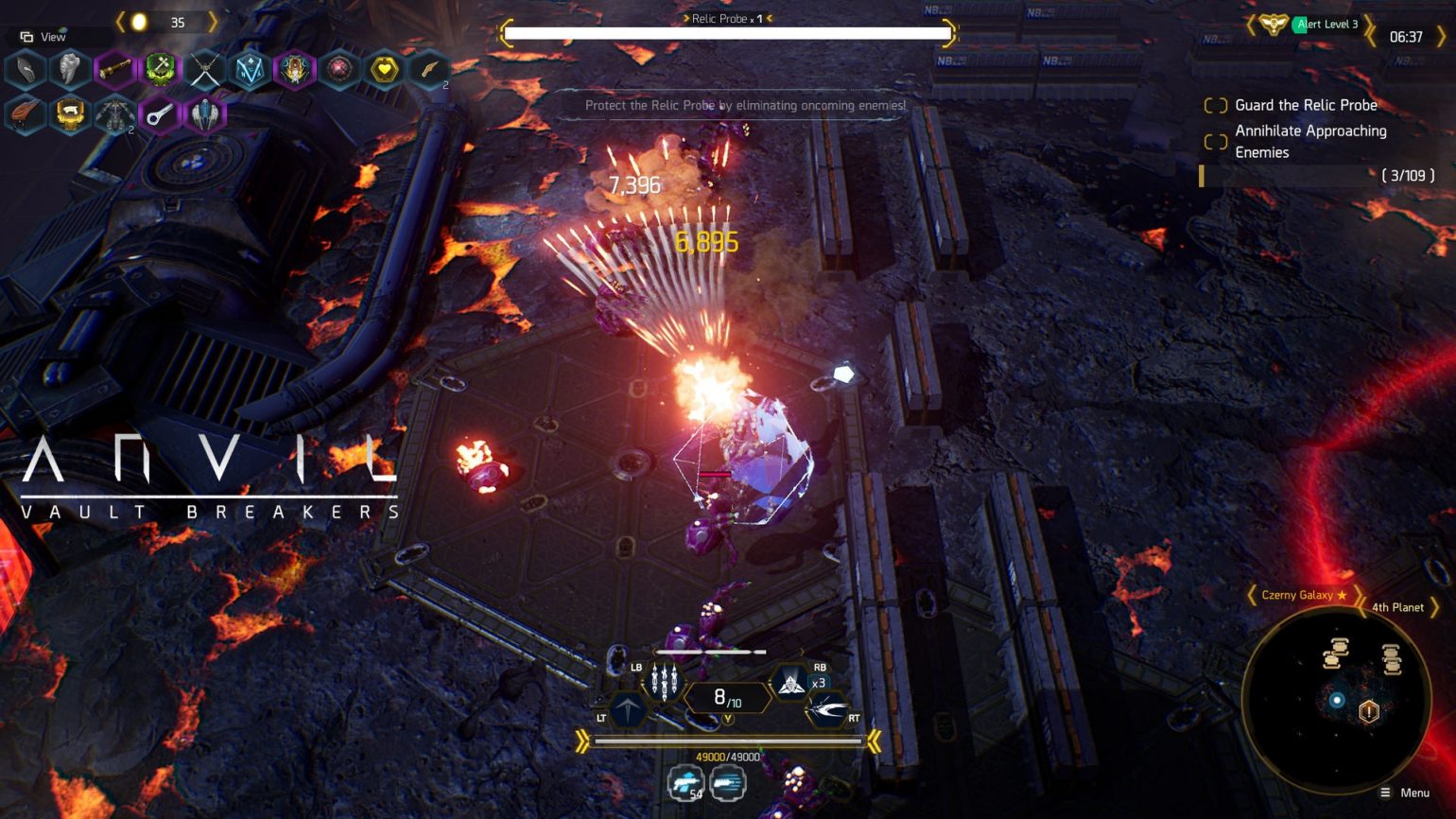
Task: Select the rifle weapon slot icon
Action: pyautogui.click(x=726, y=782)
